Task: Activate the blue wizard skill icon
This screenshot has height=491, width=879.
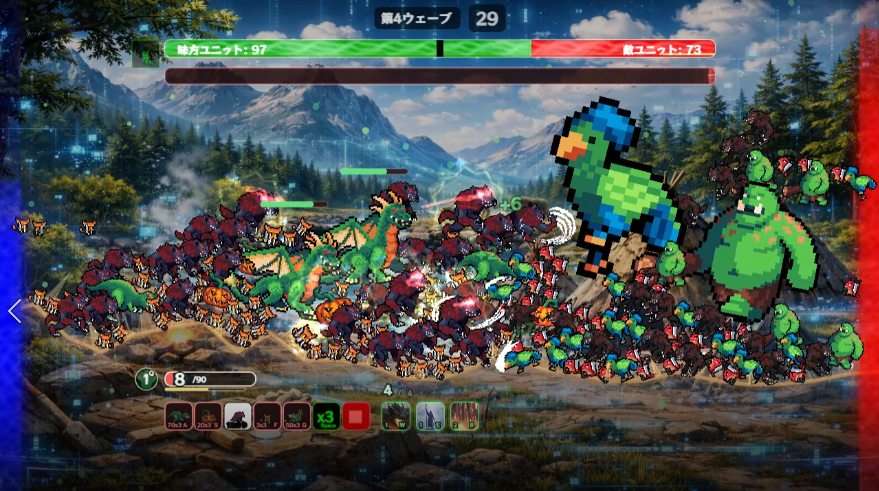Action: point(429,415)
